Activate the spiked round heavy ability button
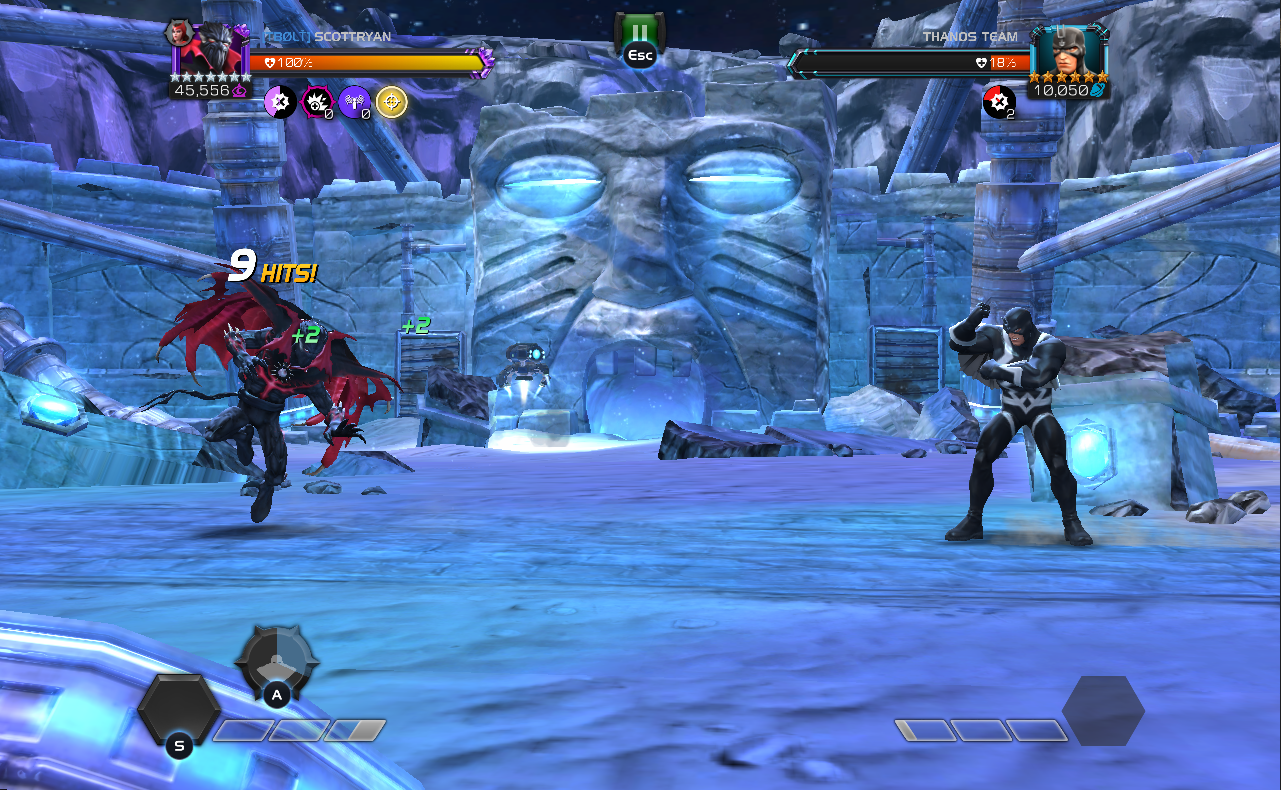1281x790 pixels. click(x=276, y=658)
